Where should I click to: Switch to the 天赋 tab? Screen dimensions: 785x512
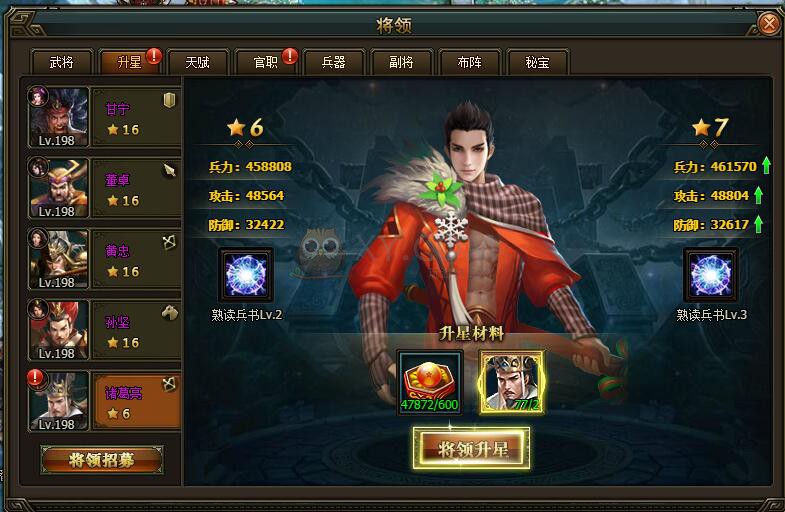(x=197, y=62)
